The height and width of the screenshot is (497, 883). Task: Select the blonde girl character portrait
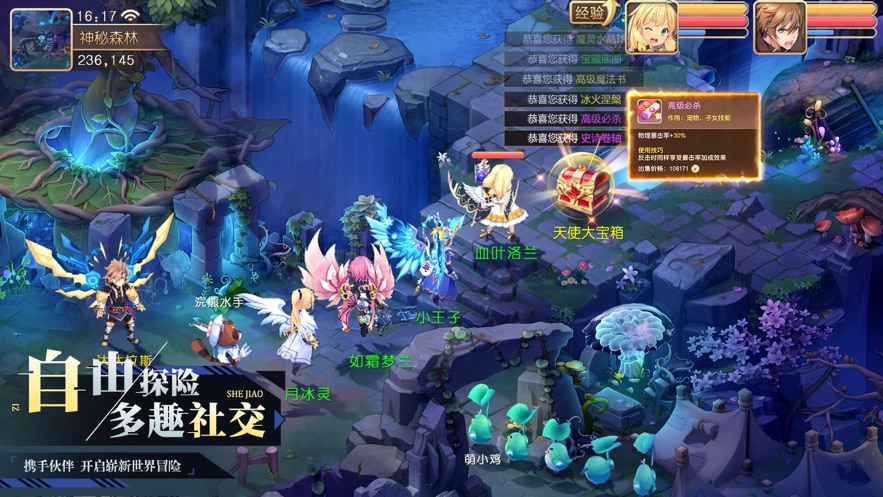[651, 27]
